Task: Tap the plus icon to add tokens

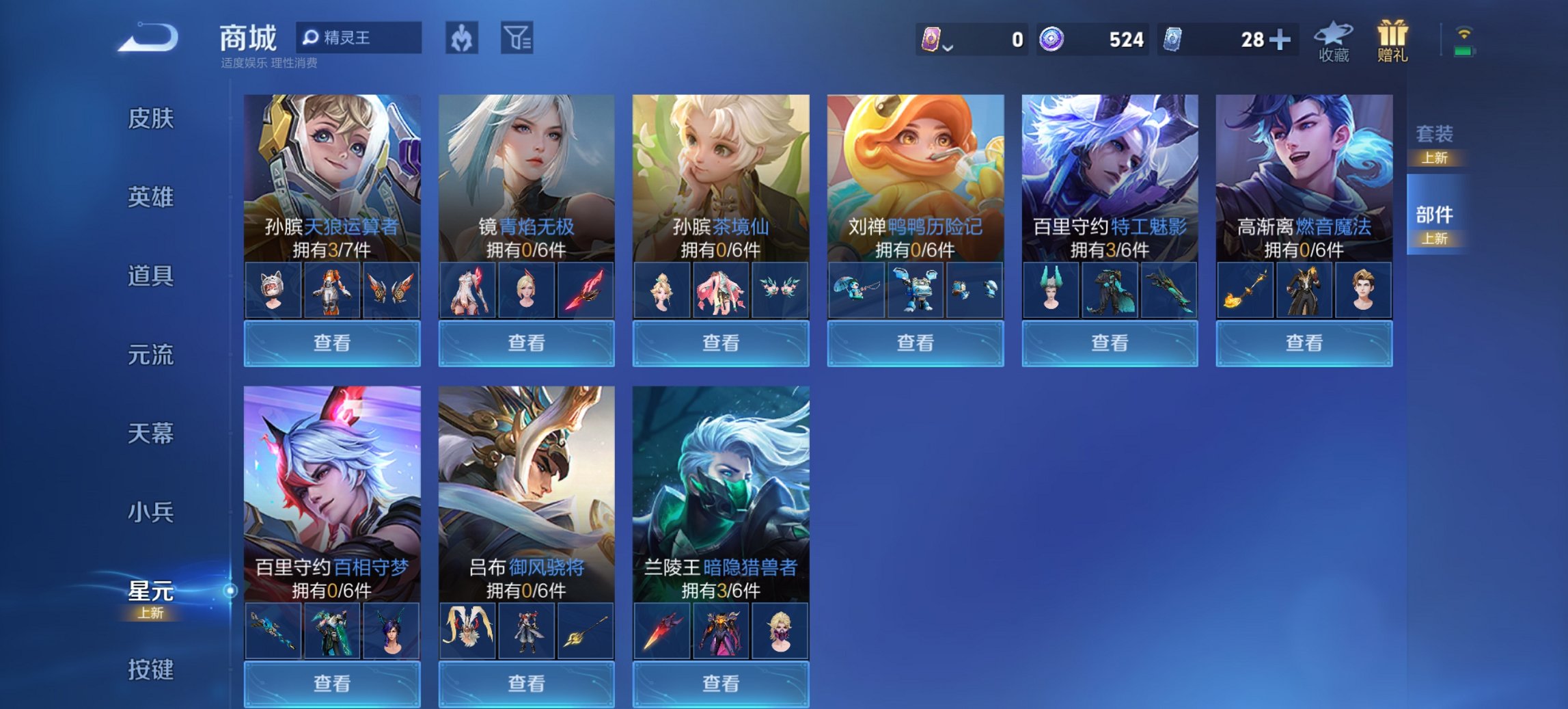Action: (1280, 40)
